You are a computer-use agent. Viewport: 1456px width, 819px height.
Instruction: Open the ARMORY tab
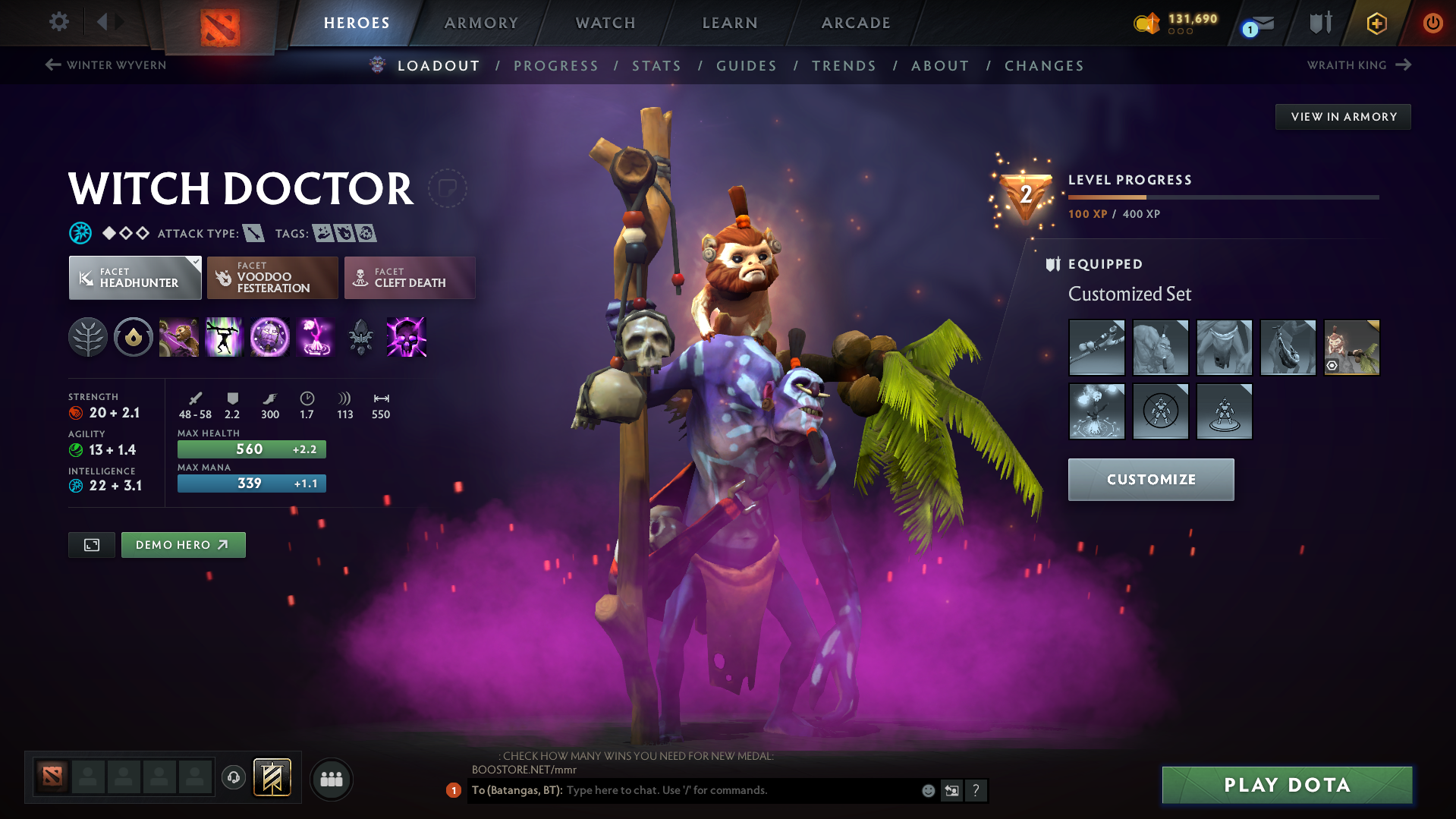click(481, 23)
